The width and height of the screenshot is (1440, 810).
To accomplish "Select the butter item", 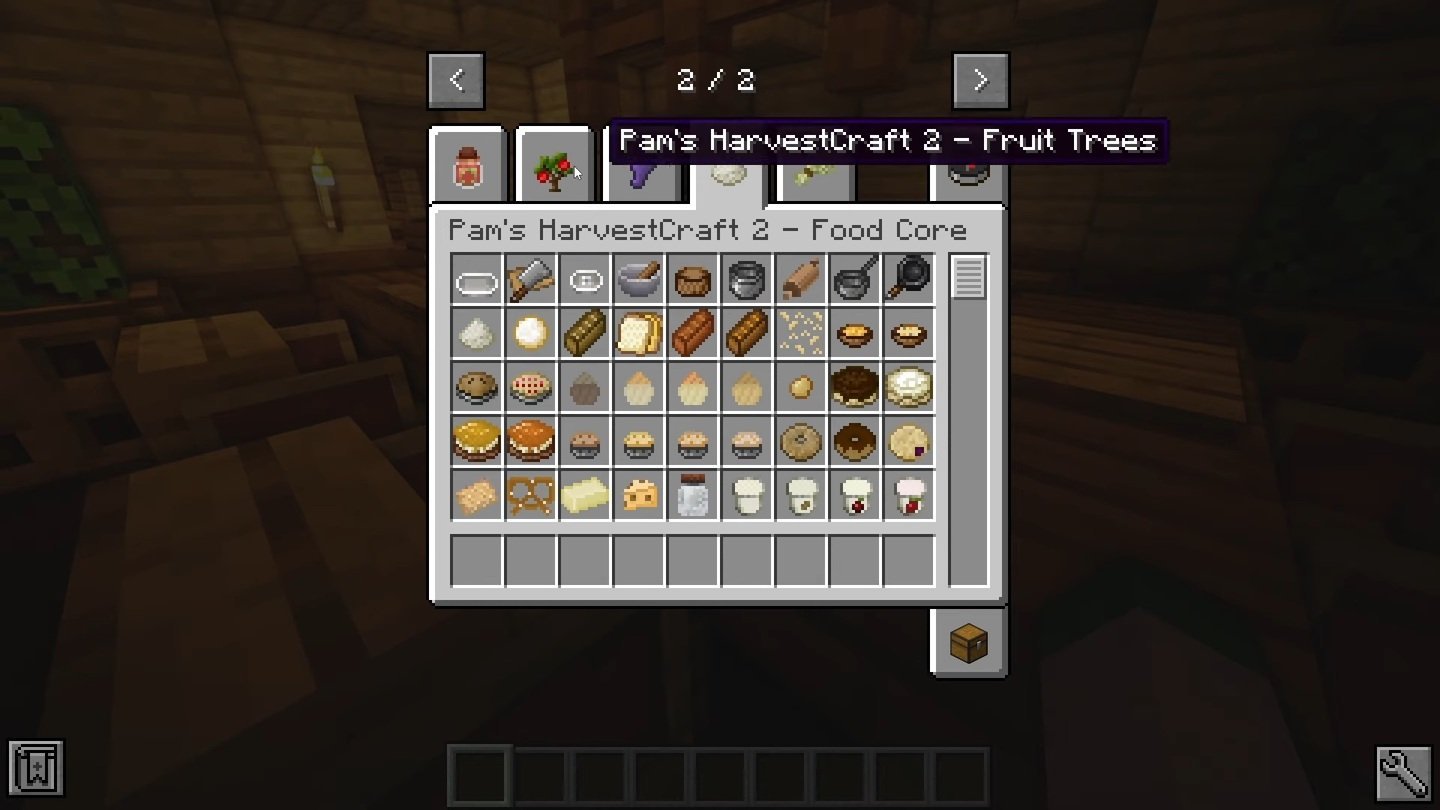I will point(585,496).
